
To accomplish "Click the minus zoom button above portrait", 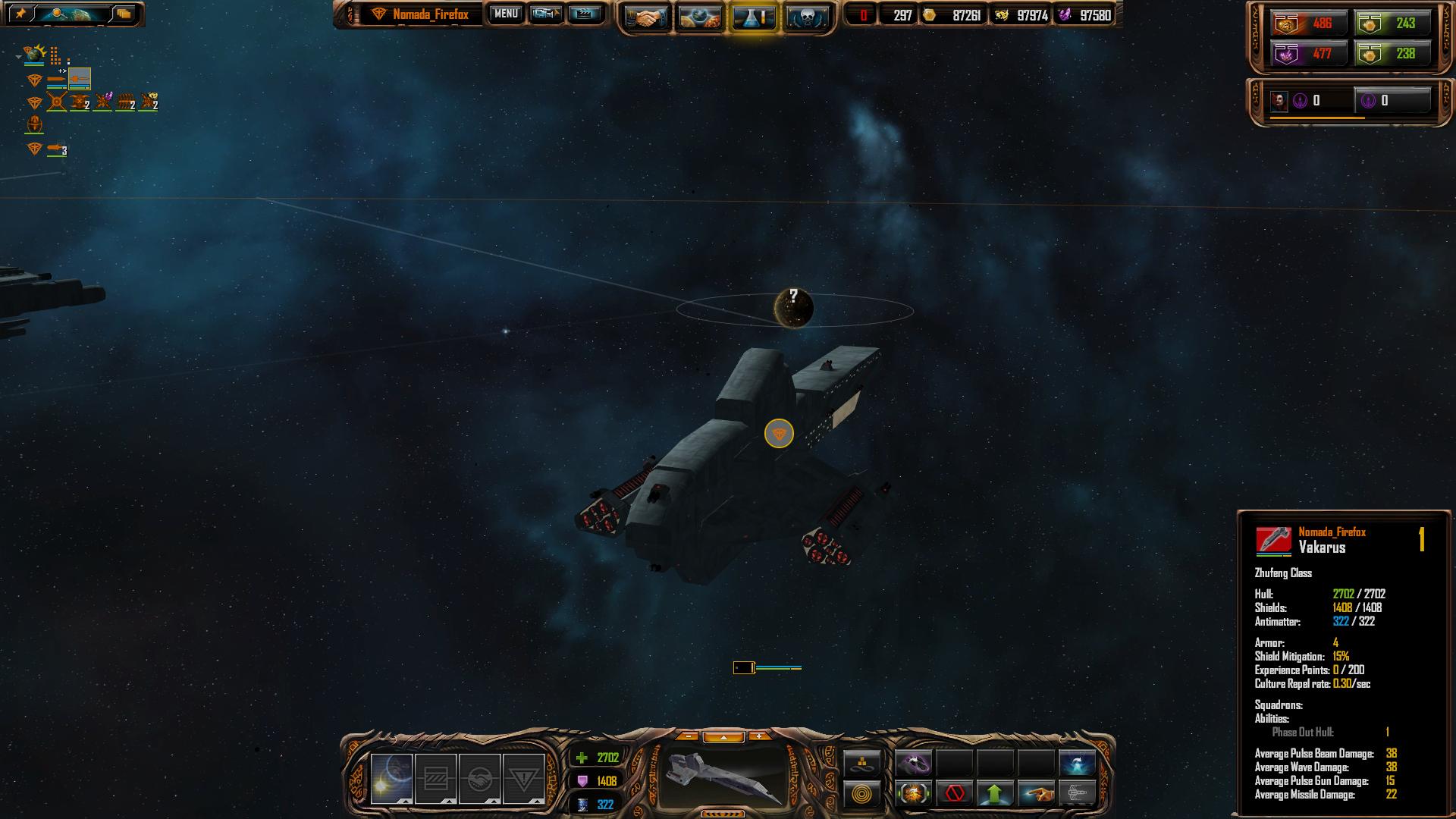I will (687, 736).
